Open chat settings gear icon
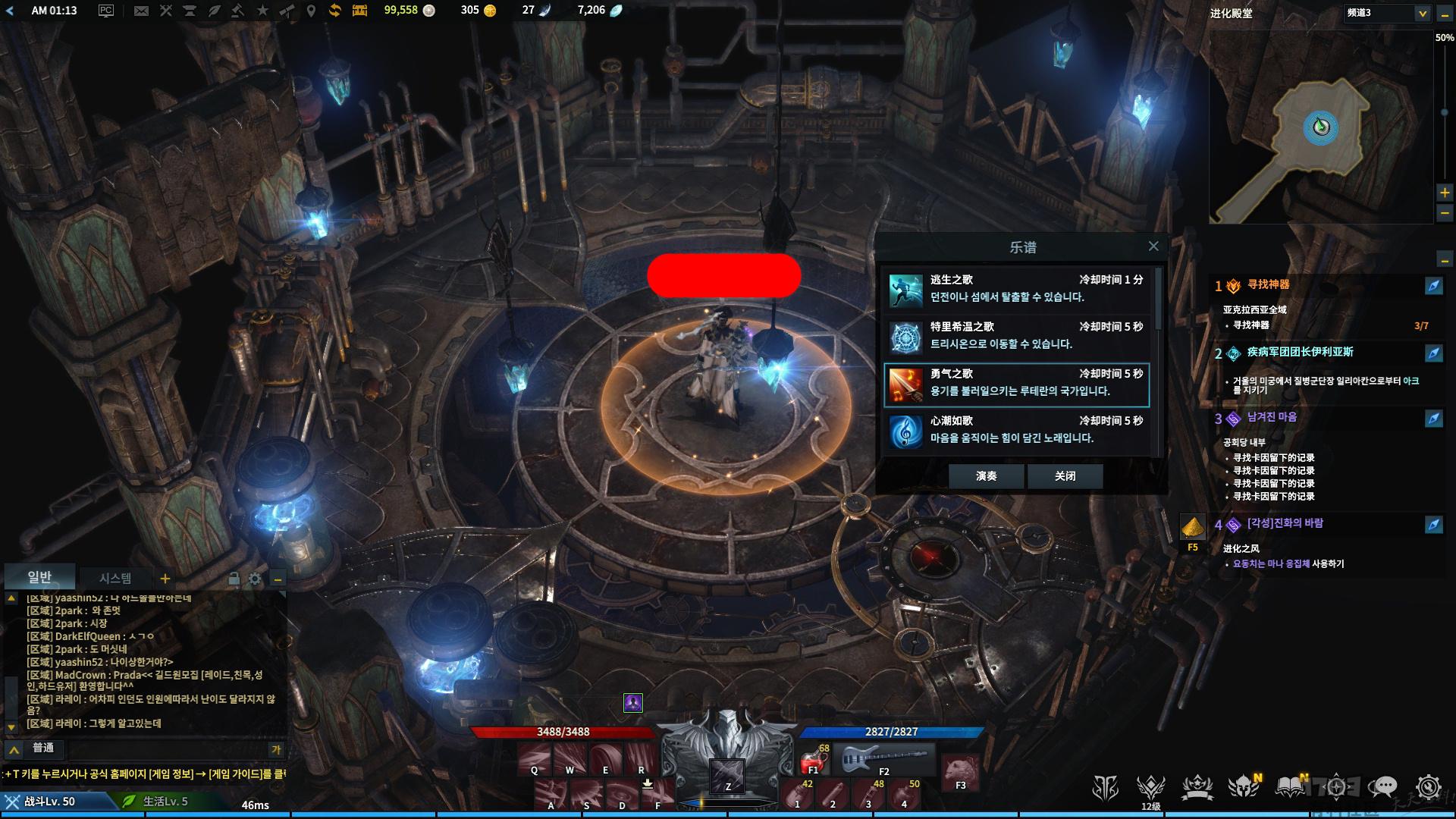This screenshot has width=1456, height=819. coord(255,579)
